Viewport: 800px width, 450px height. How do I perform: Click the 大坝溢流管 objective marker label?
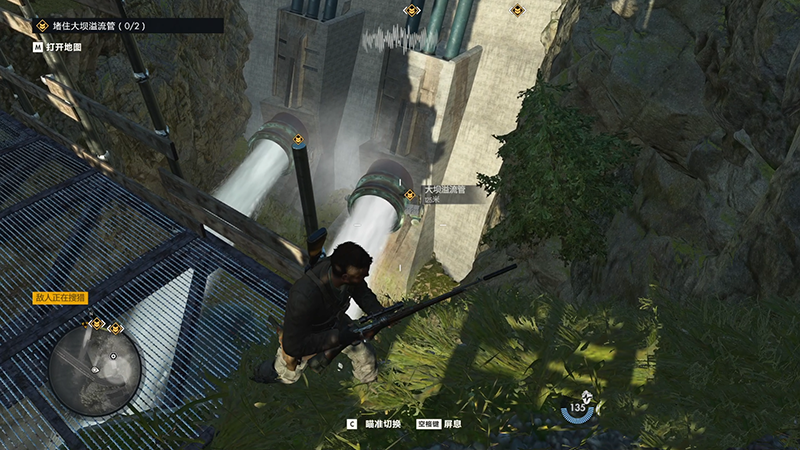[446, 189]
